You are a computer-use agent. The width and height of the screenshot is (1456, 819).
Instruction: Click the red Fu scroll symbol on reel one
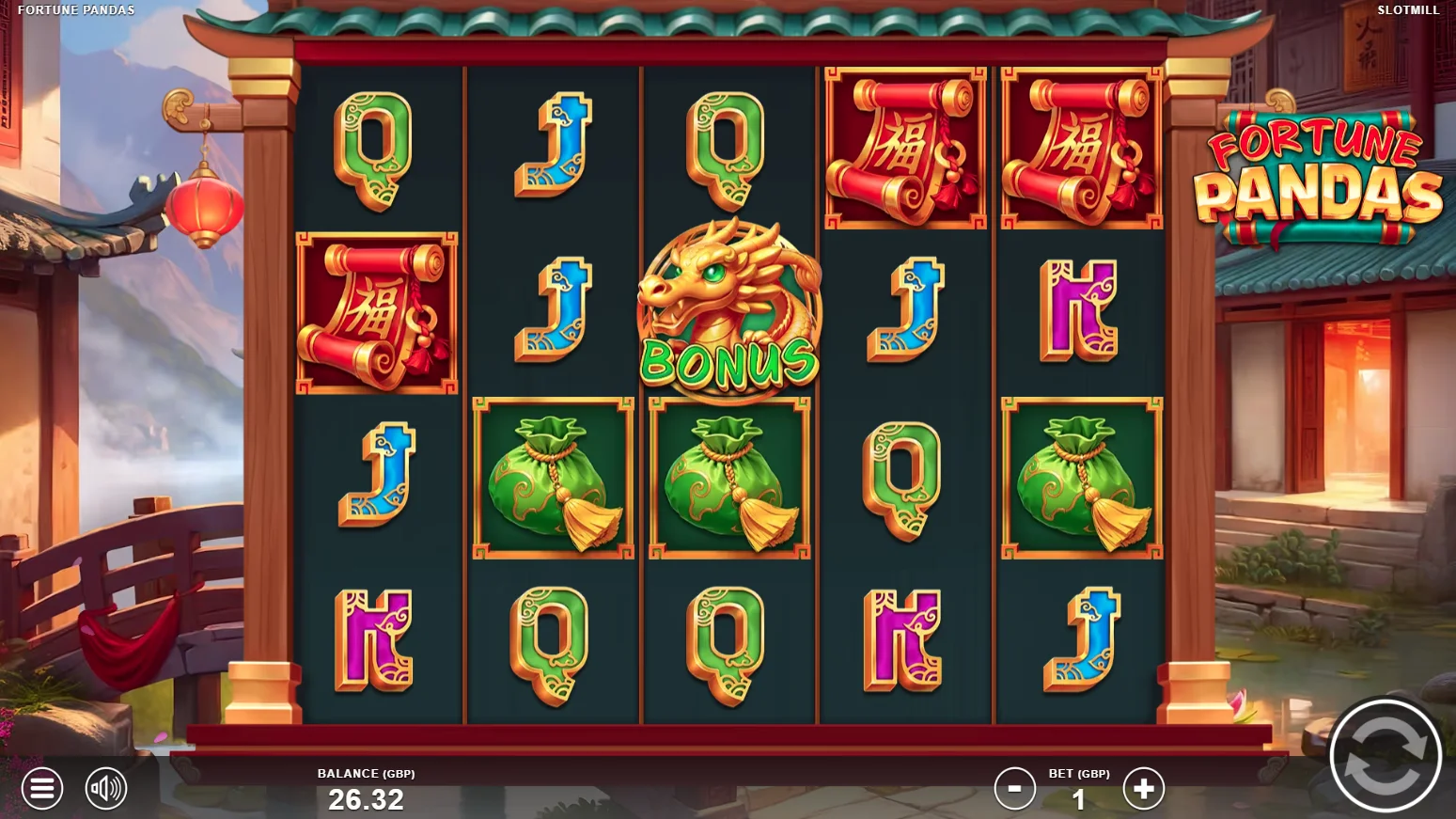click(376, 310)
